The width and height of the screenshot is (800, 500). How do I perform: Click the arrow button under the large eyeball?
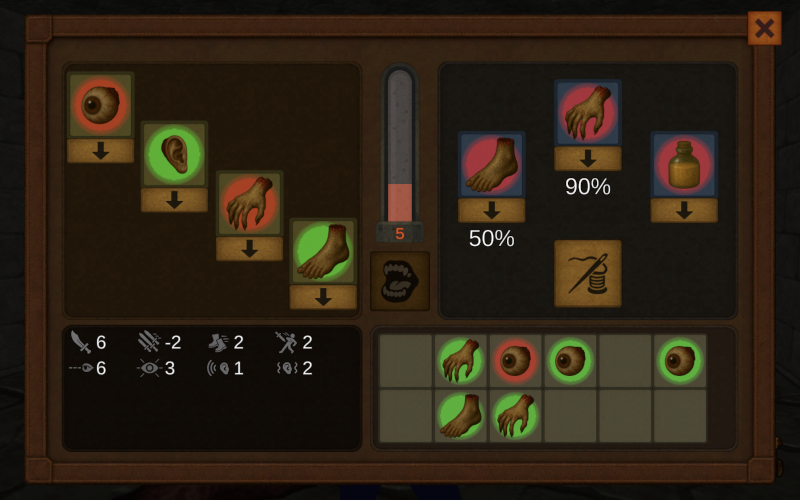pos(100,151)
